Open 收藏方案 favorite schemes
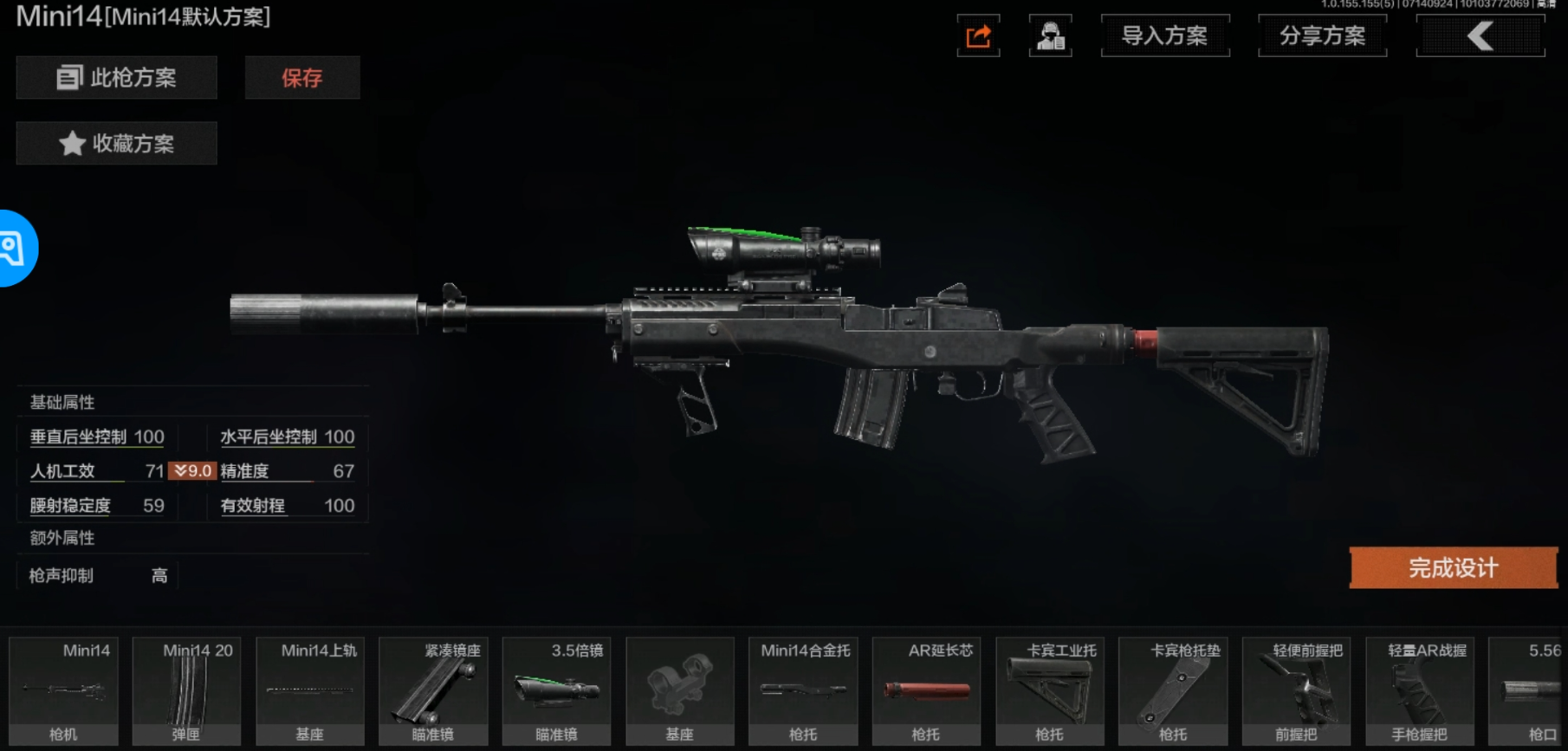1568x751 pixels. (x=116, y=143)
